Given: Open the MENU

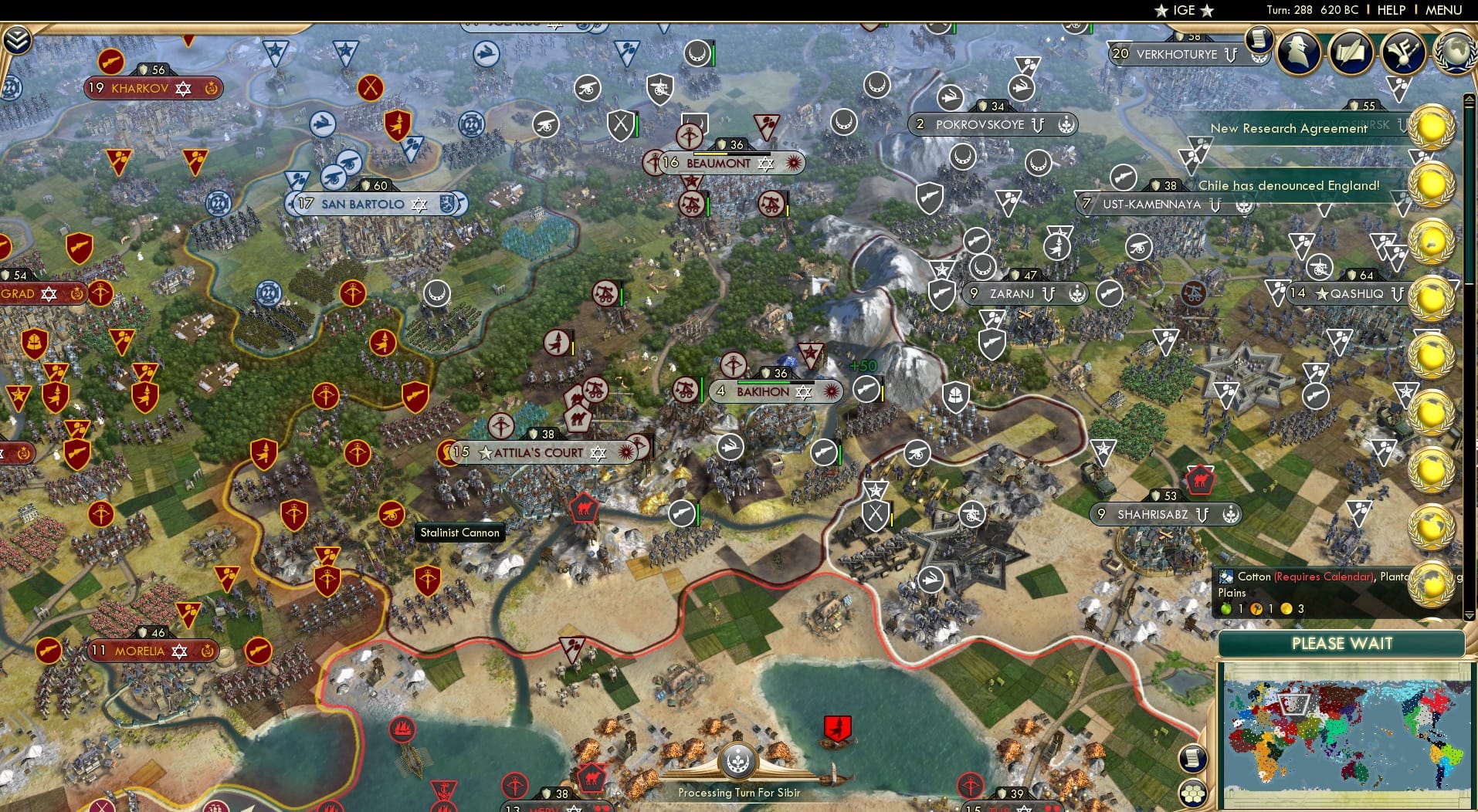Looking at the screenshot, I should pos(1445,10).
